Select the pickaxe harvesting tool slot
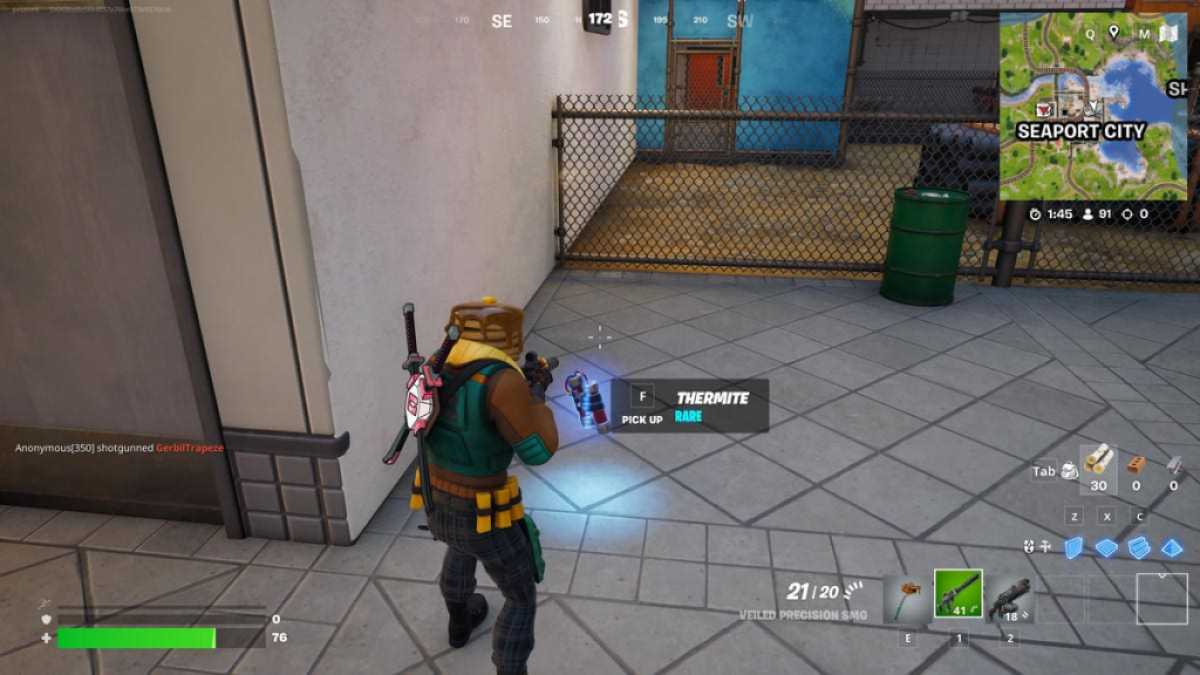The width and height of the screenshot is (1200, 675). coord(908,598)
